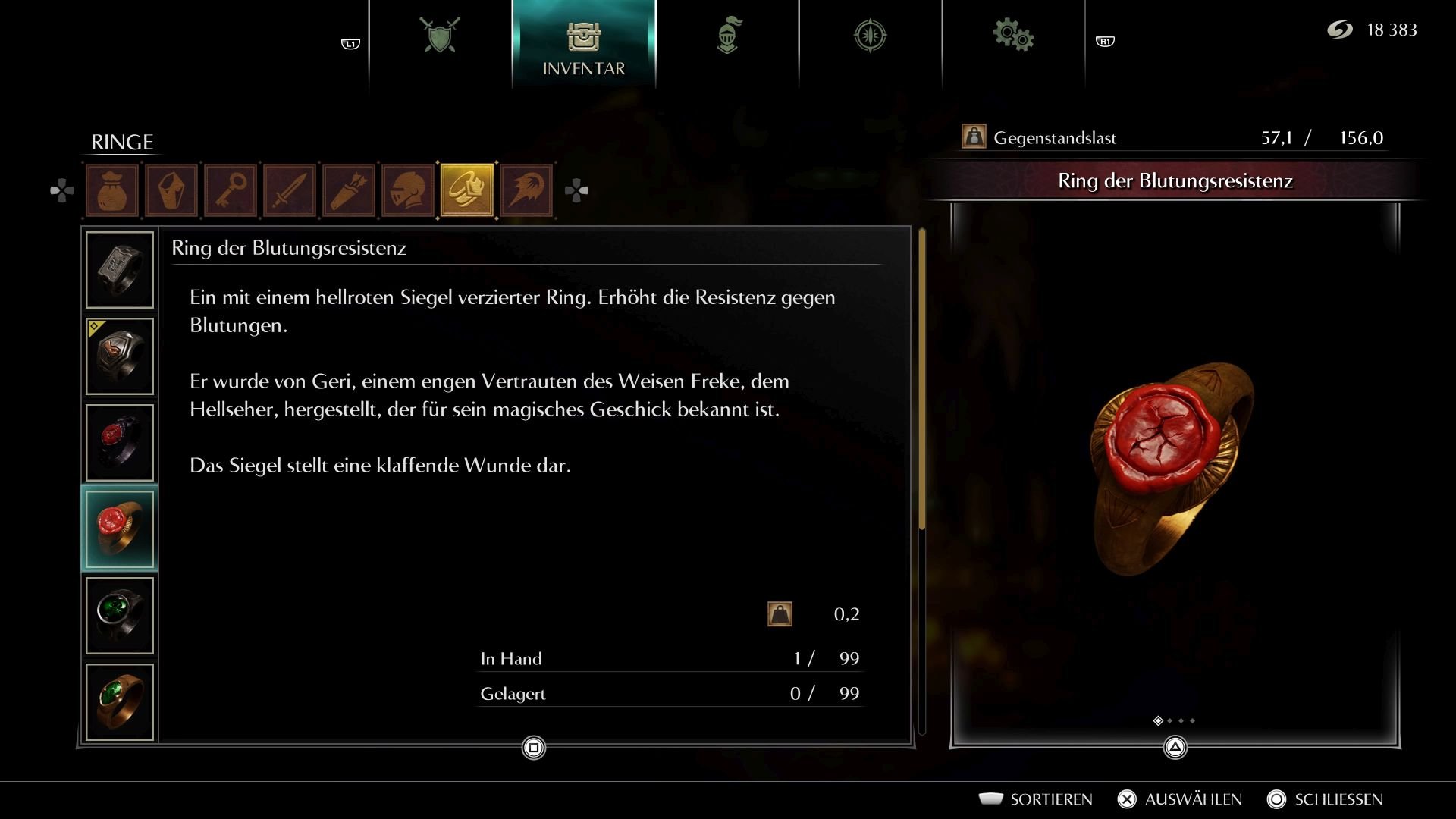Pick the grey ring with yellow corner marker
Screen dimensions: 1456x819
pyautogui.click(x=120, y=356)
